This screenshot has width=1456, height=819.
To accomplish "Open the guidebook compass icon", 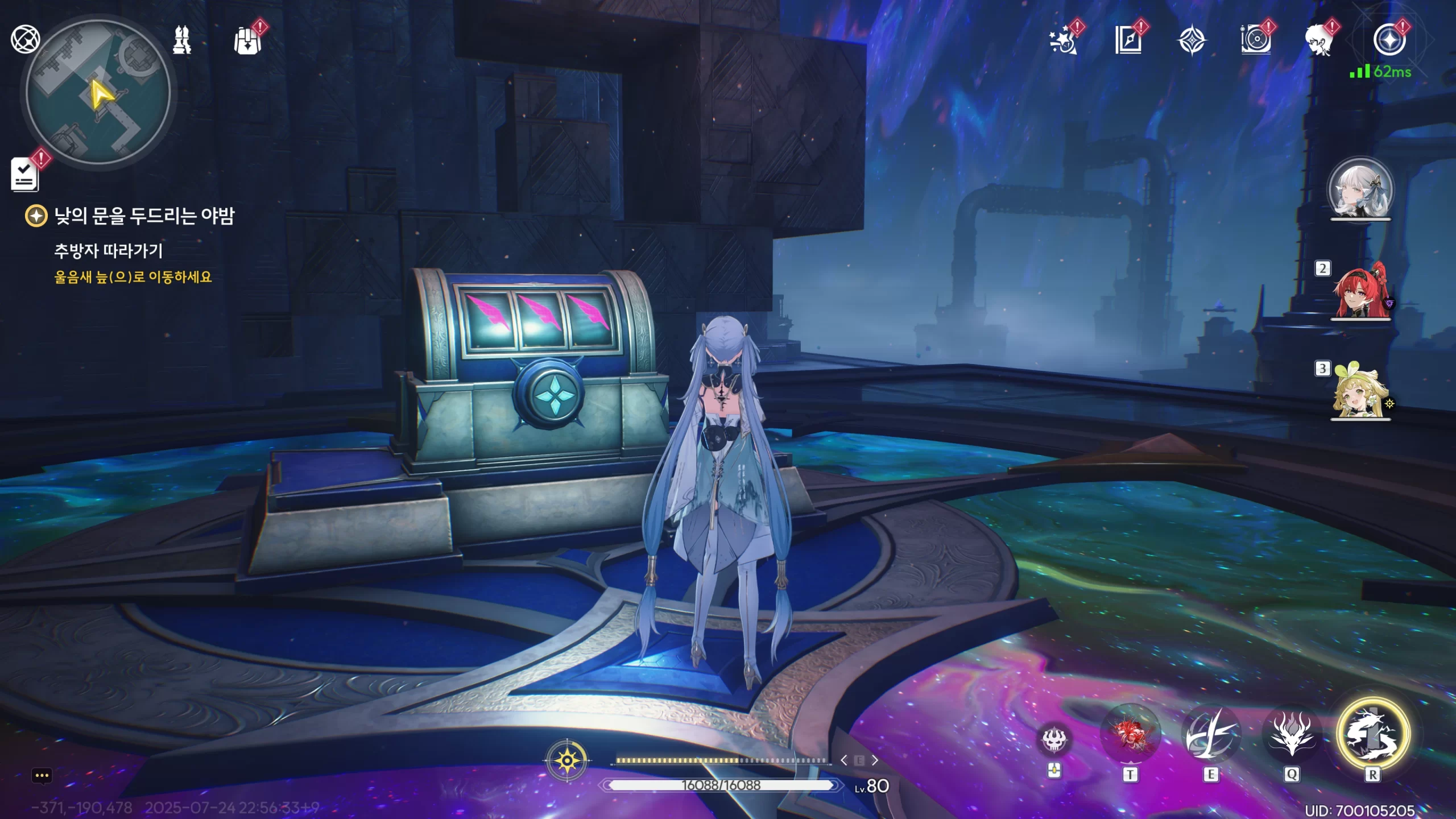I will coord(1128,41).
